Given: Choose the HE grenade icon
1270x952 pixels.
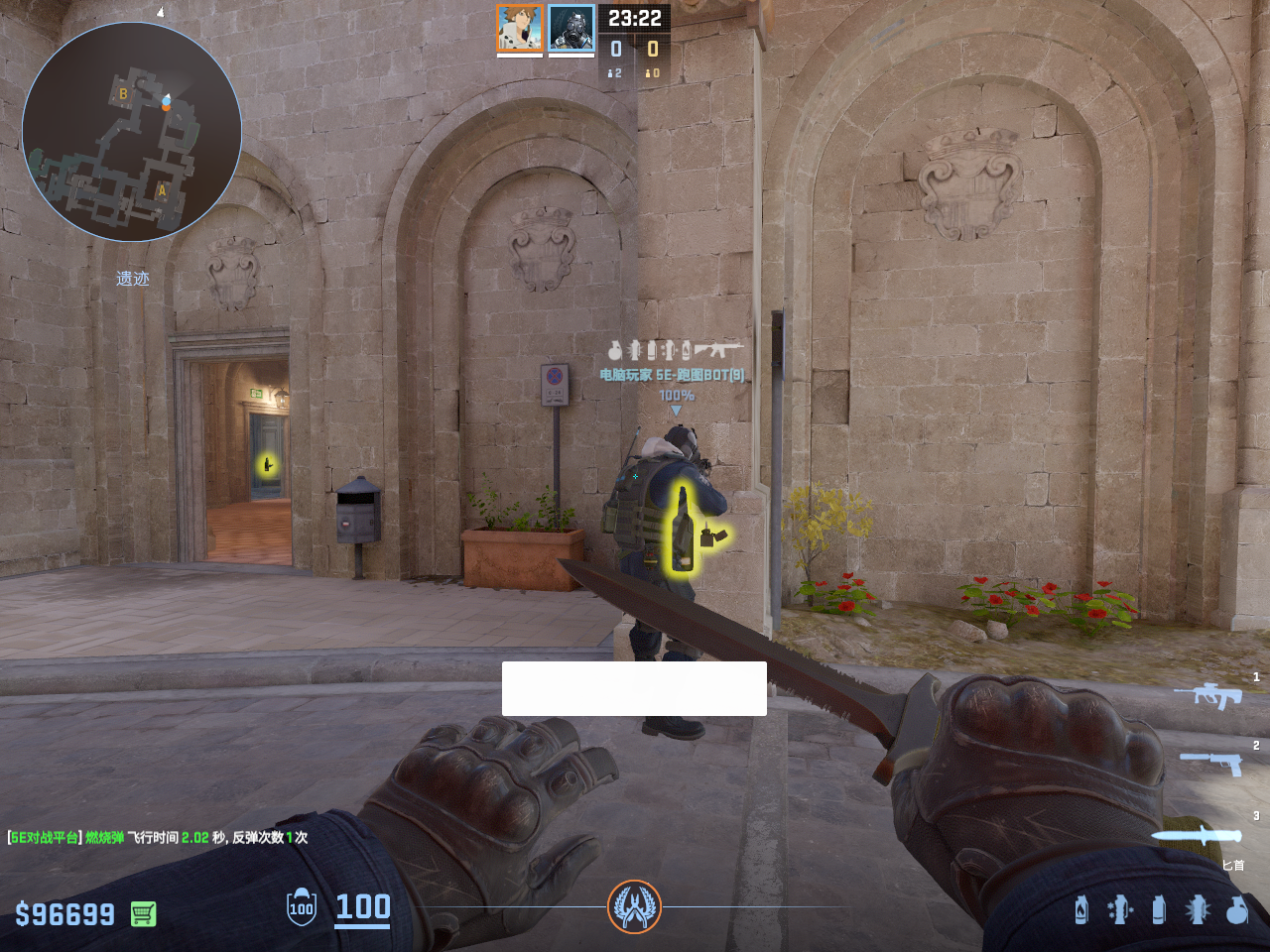Looking at the screenshot, I should (x=1236, y=909).
